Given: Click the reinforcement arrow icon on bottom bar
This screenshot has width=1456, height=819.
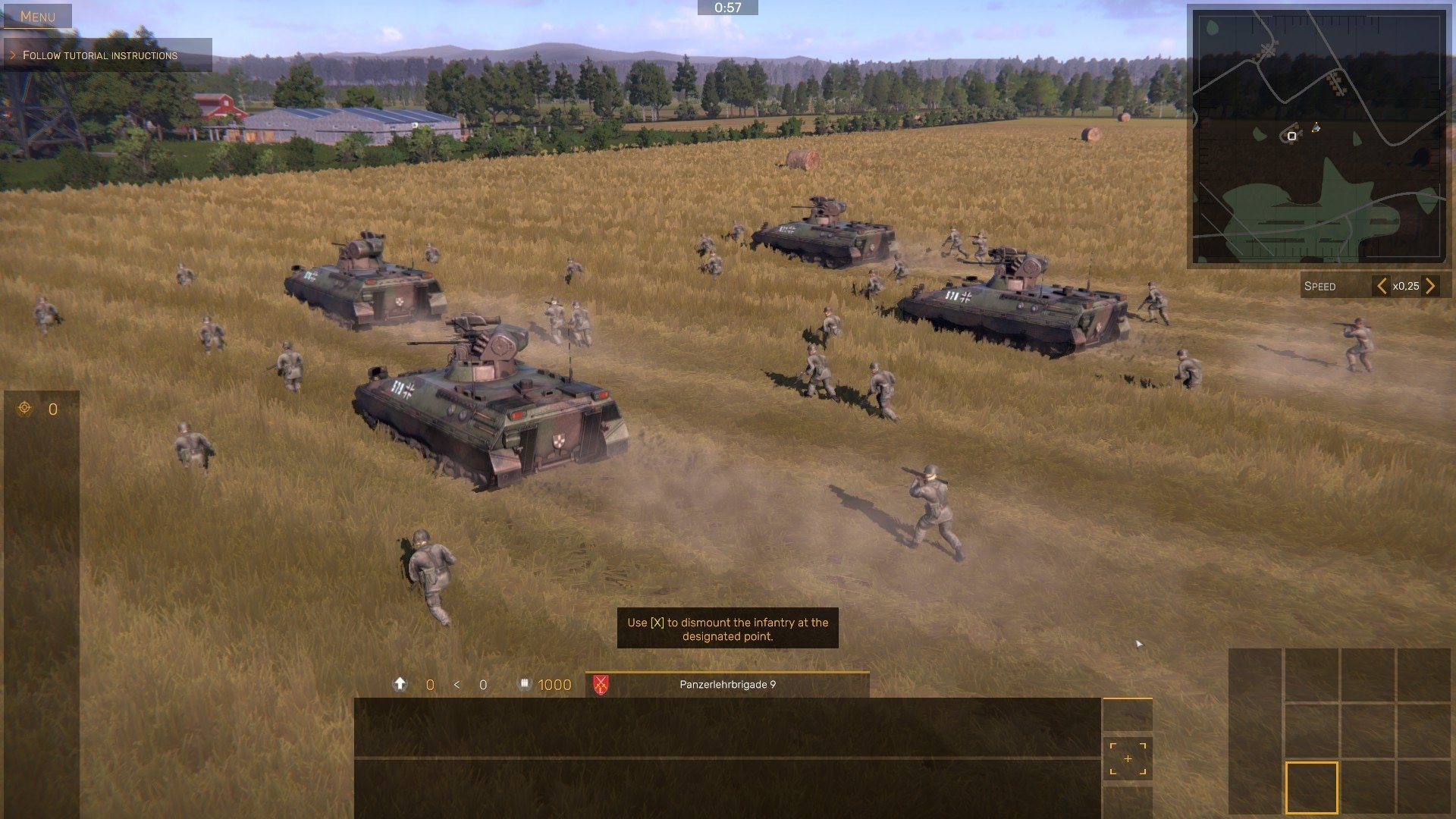Looking at the screenshot, I should (400, 683).
